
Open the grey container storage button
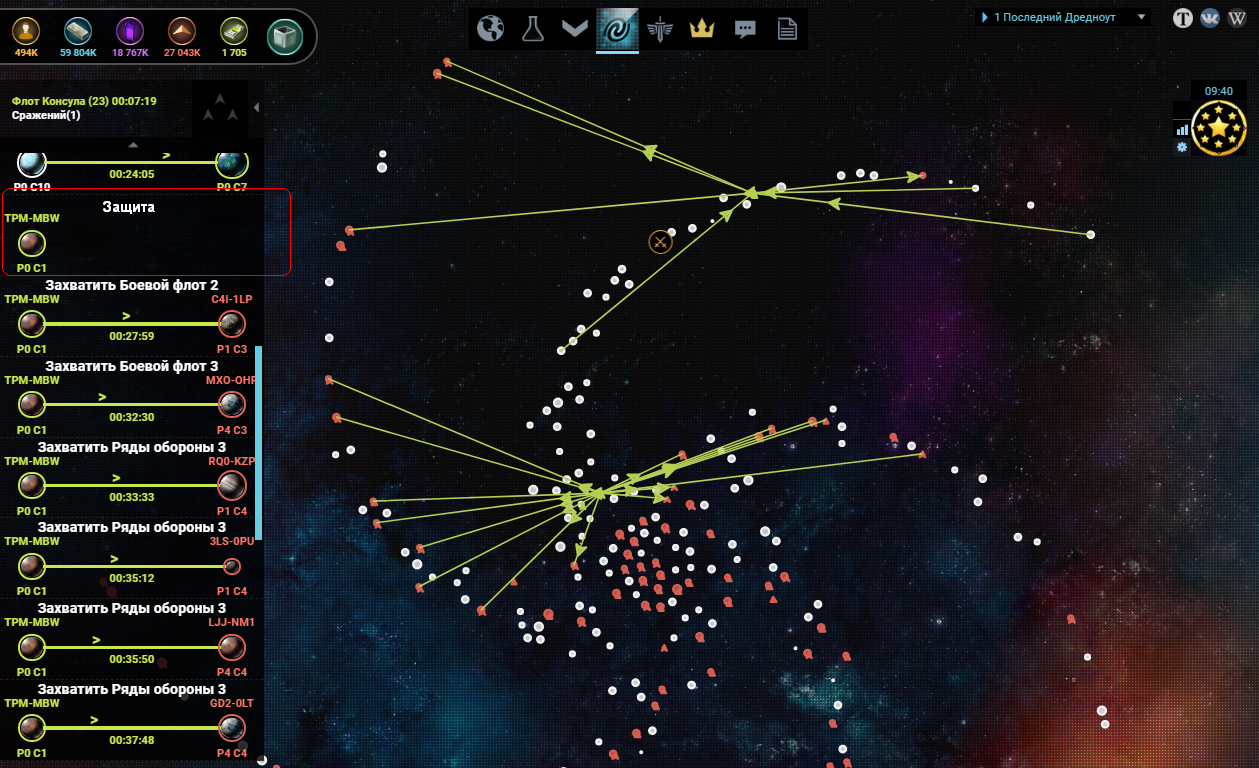pos(285,37)
